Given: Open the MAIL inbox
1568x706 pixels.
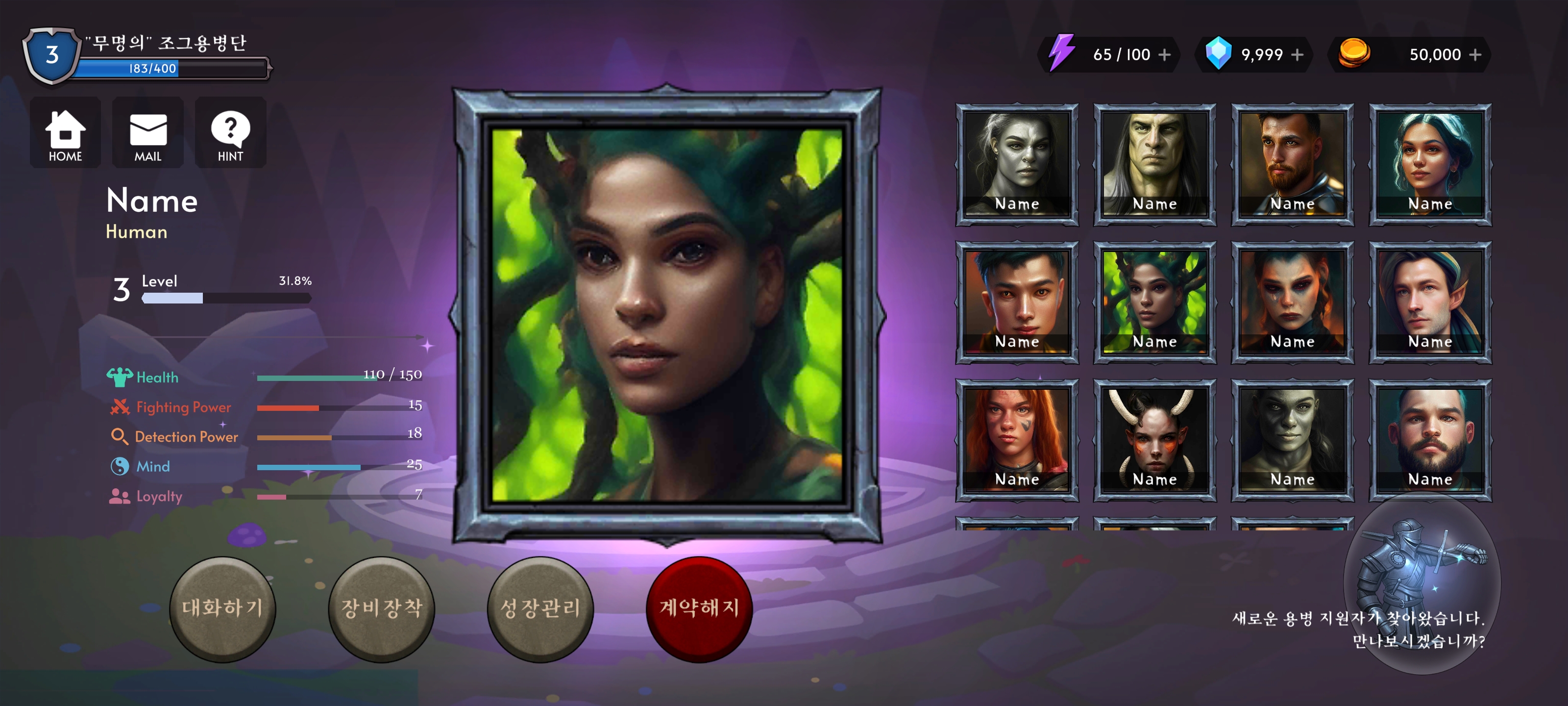Looking at the screenshot, I should pyautogui.click(x=148, y=133).
